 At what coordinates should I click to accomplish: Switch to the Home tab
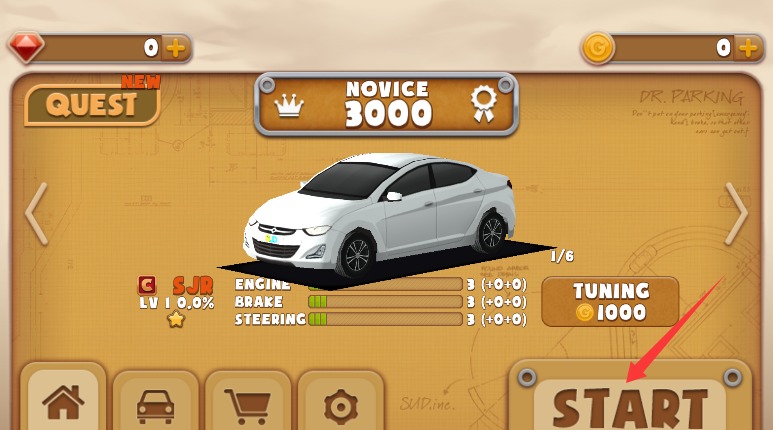tap(63, 404)
